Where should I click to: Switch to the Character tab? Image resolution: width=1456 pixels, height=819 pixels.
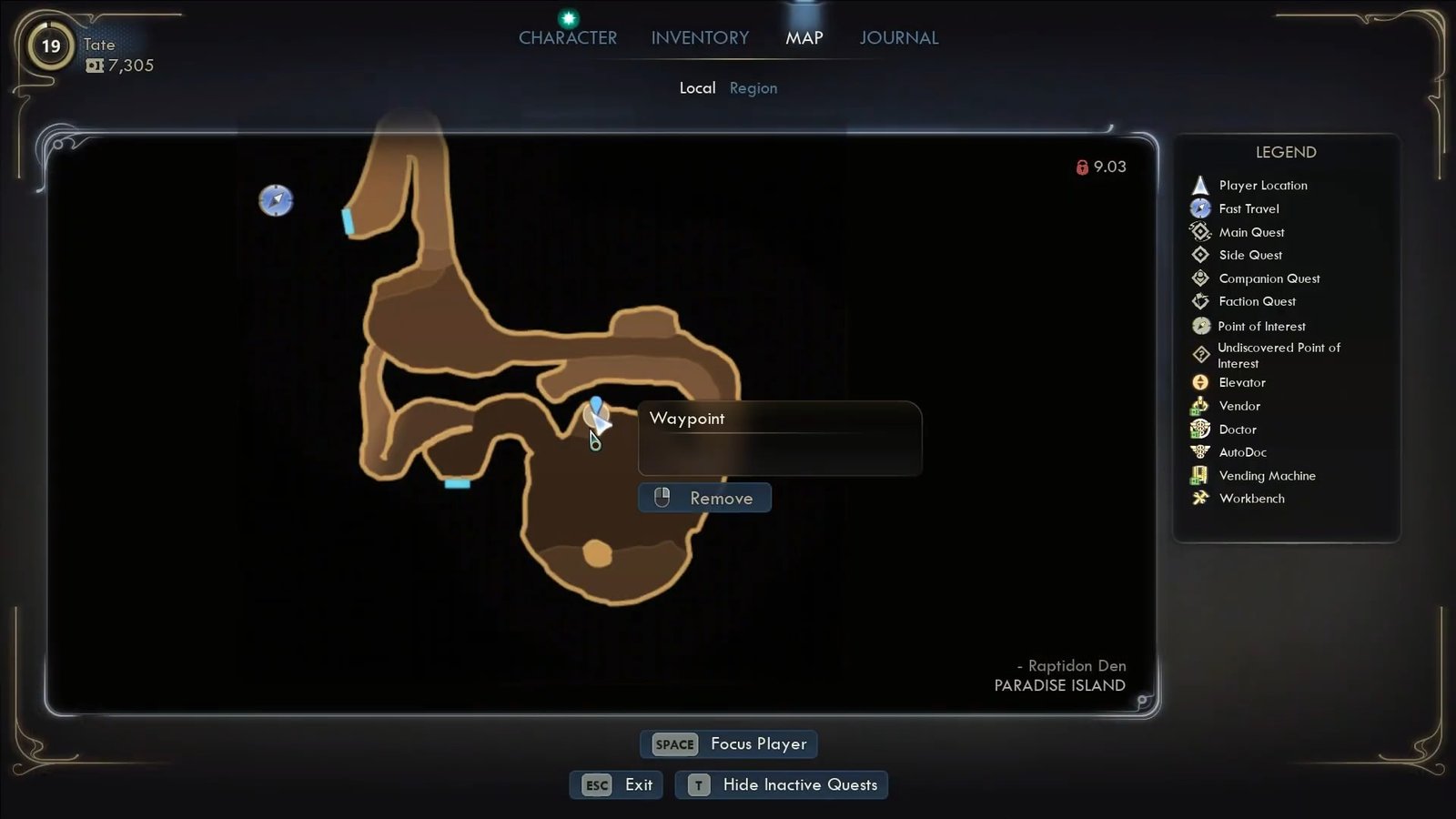point(567,38)
